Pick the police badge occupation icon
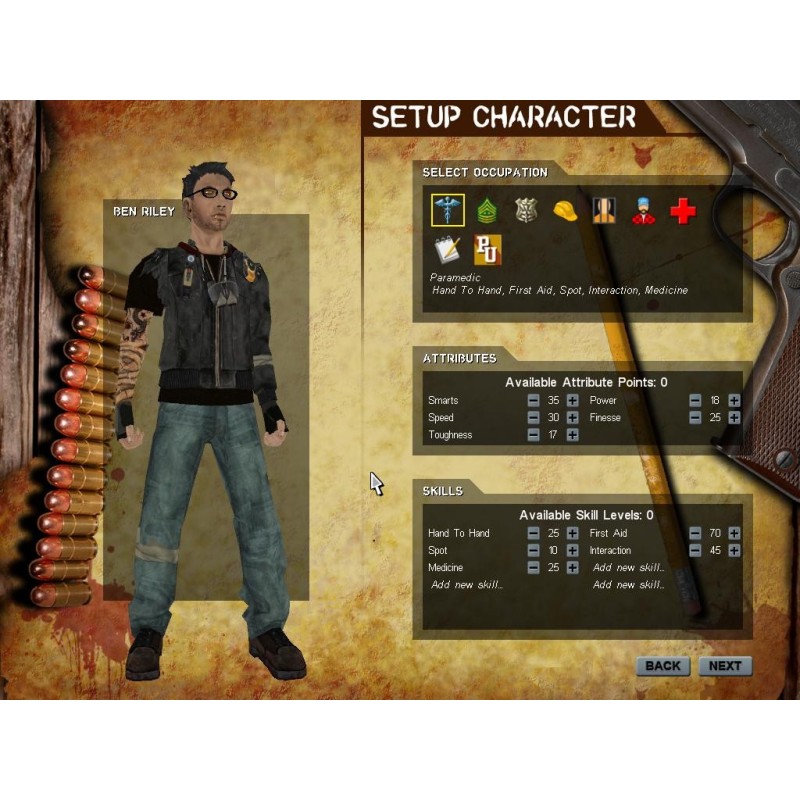The width and height of the screenshot is (800, 800). point(526,210)
